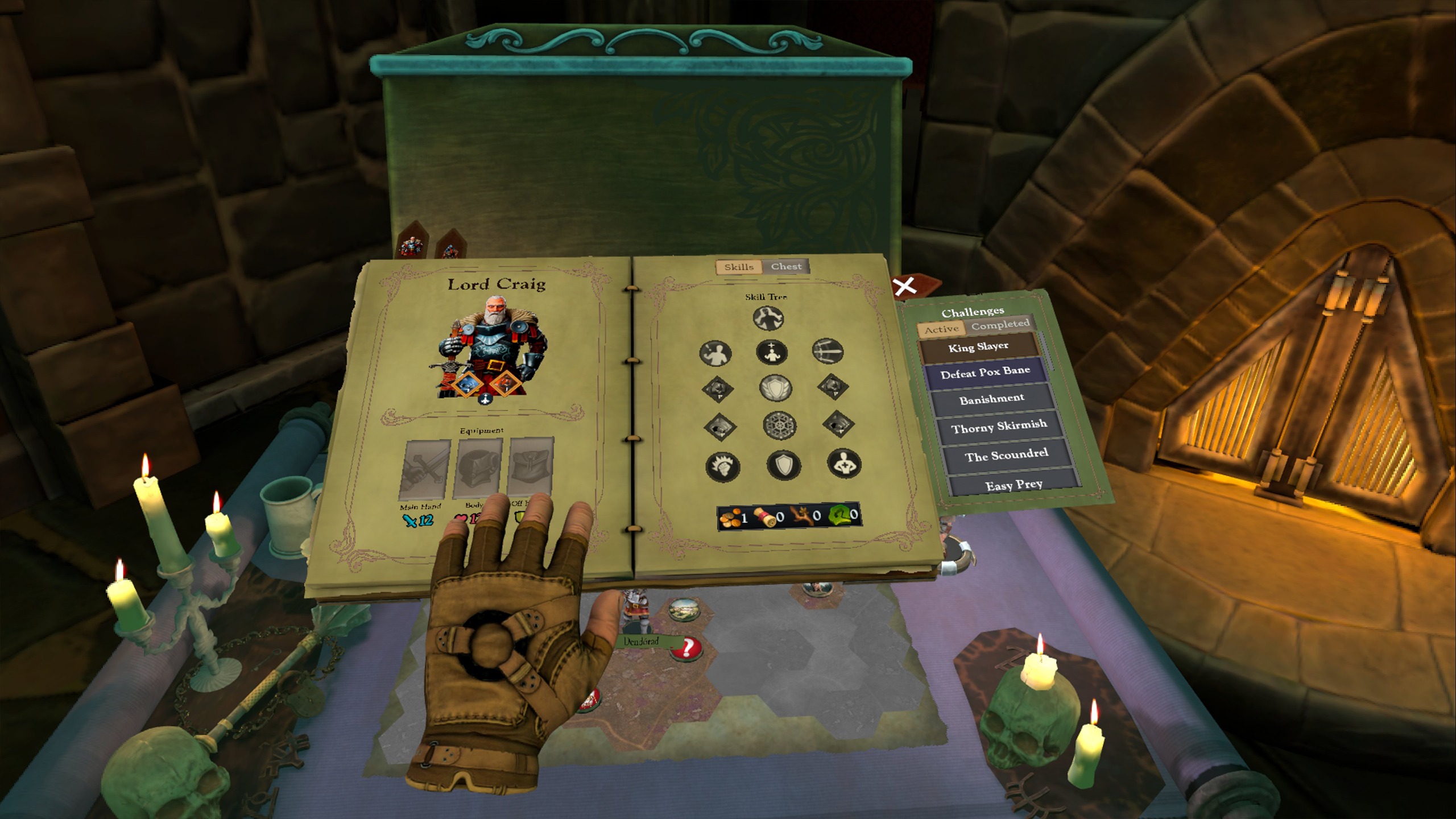Select the Defeat Pox Bane challenge

[x=985, y=373]
